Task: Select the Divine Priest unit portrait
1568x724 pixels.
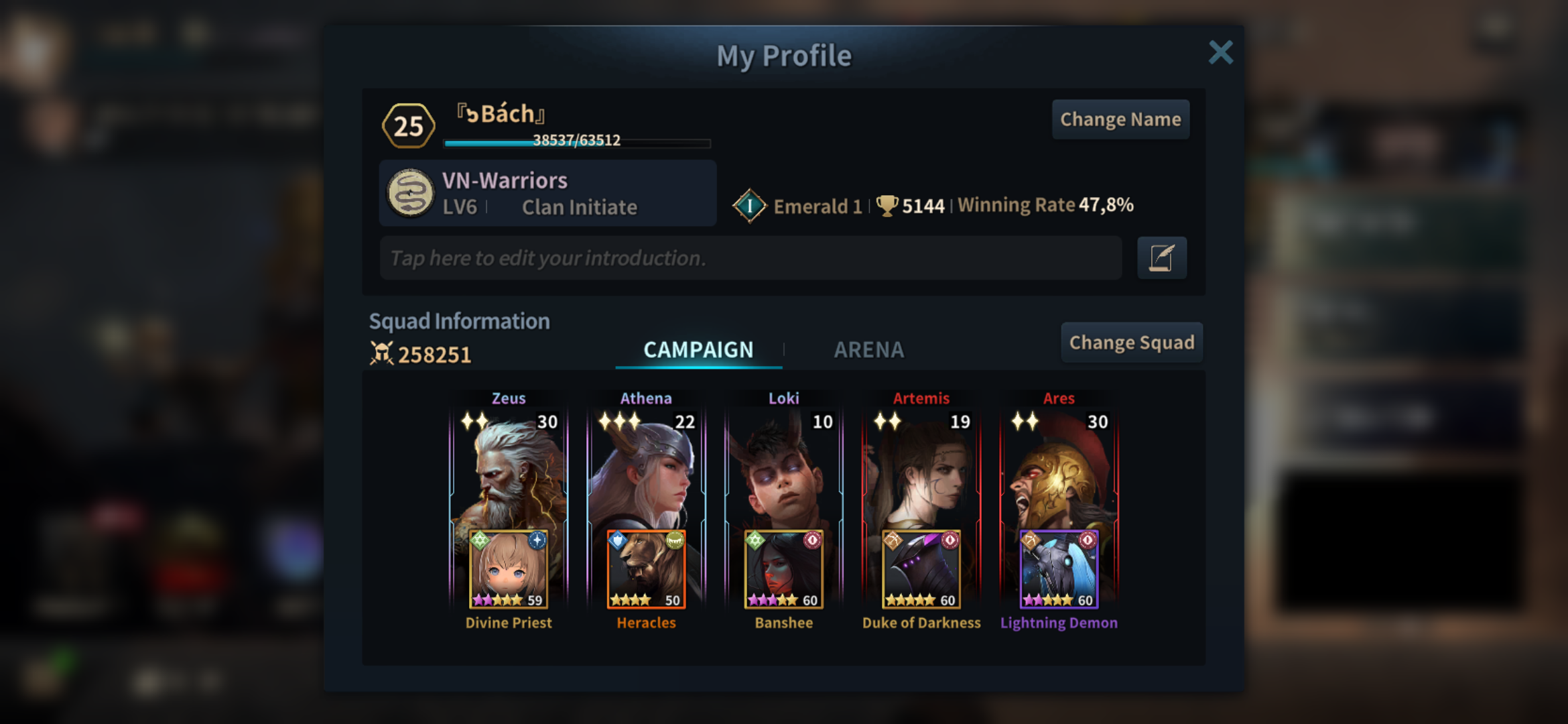Action: click(x=509, y=569)
